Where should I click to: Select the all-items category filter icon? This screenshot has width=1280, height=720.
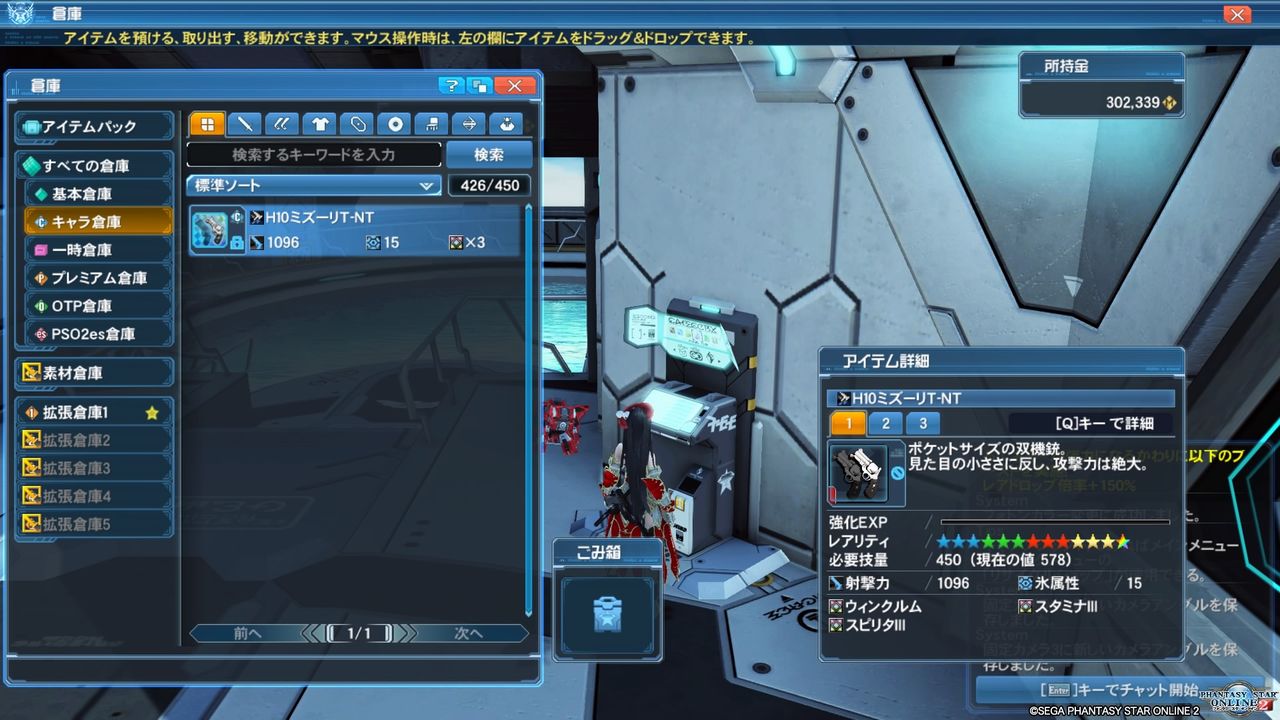(208, 124)
